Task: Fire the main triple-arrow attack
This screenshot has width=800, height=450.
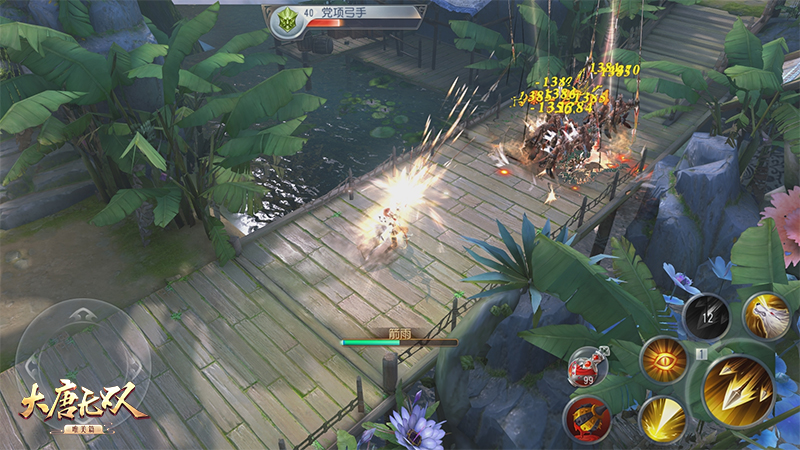Action: tap(738, 390)
